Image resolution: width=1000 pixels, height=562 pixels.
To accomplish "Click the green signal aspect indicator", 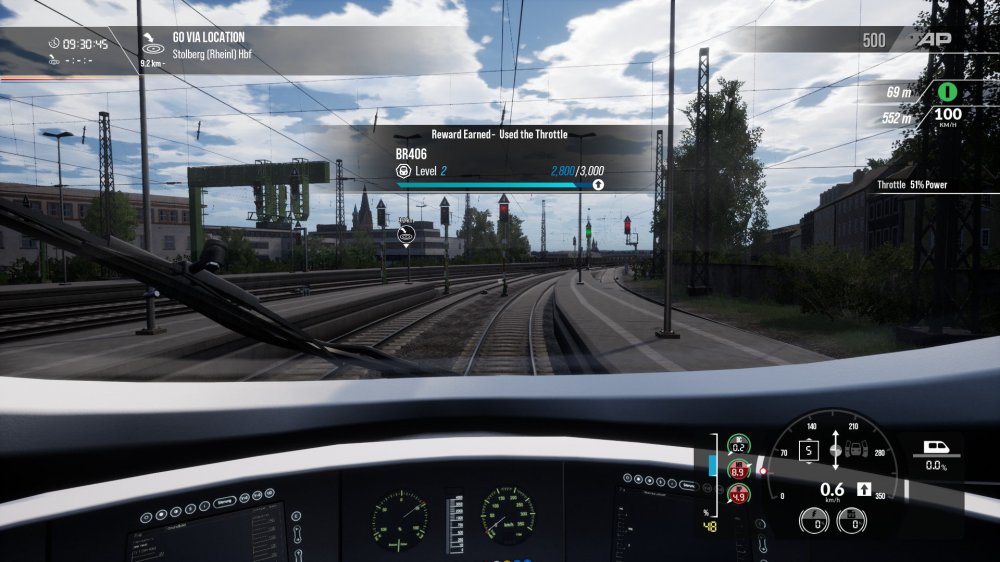I will click(945, 92).
